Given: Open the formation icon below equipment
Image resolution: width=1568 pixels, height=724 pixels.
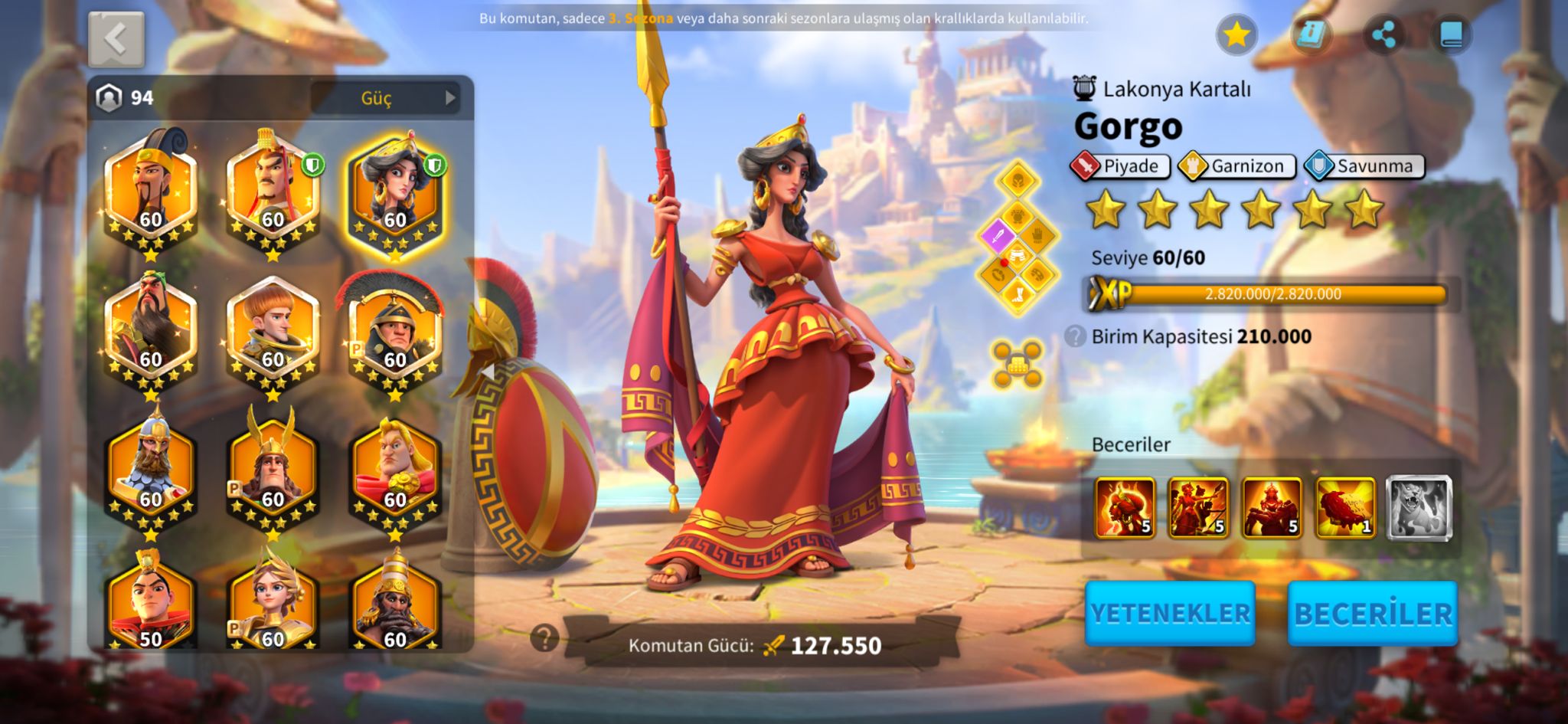Looking at the screenshot, I should 1017,362.
